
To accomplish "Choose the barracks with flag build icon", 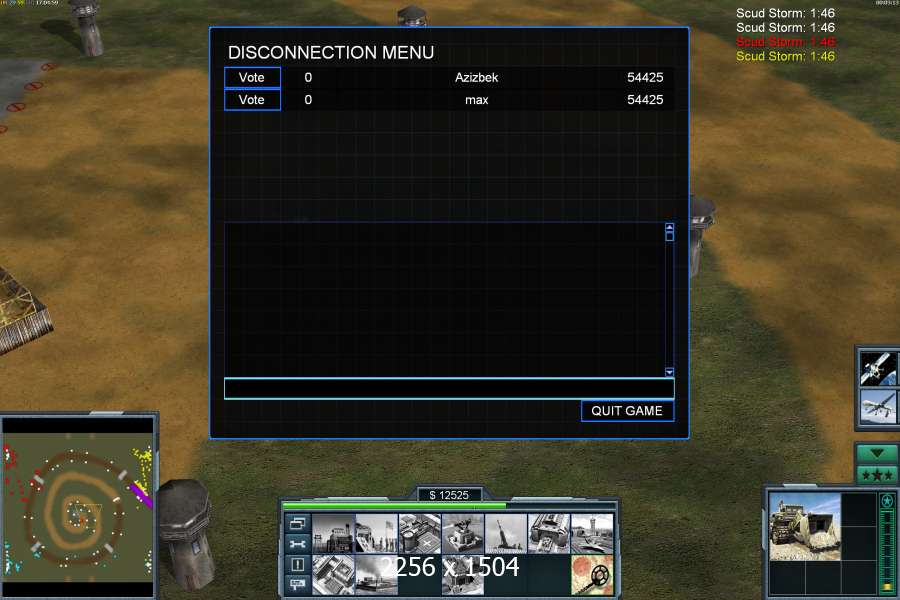I will pyautogui.click(x=376, y=532).
